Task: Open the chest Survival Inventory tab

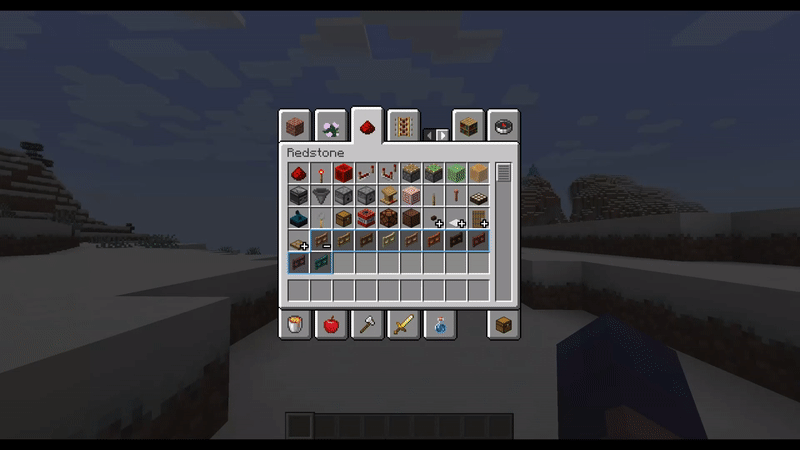Action: [503, 324]
